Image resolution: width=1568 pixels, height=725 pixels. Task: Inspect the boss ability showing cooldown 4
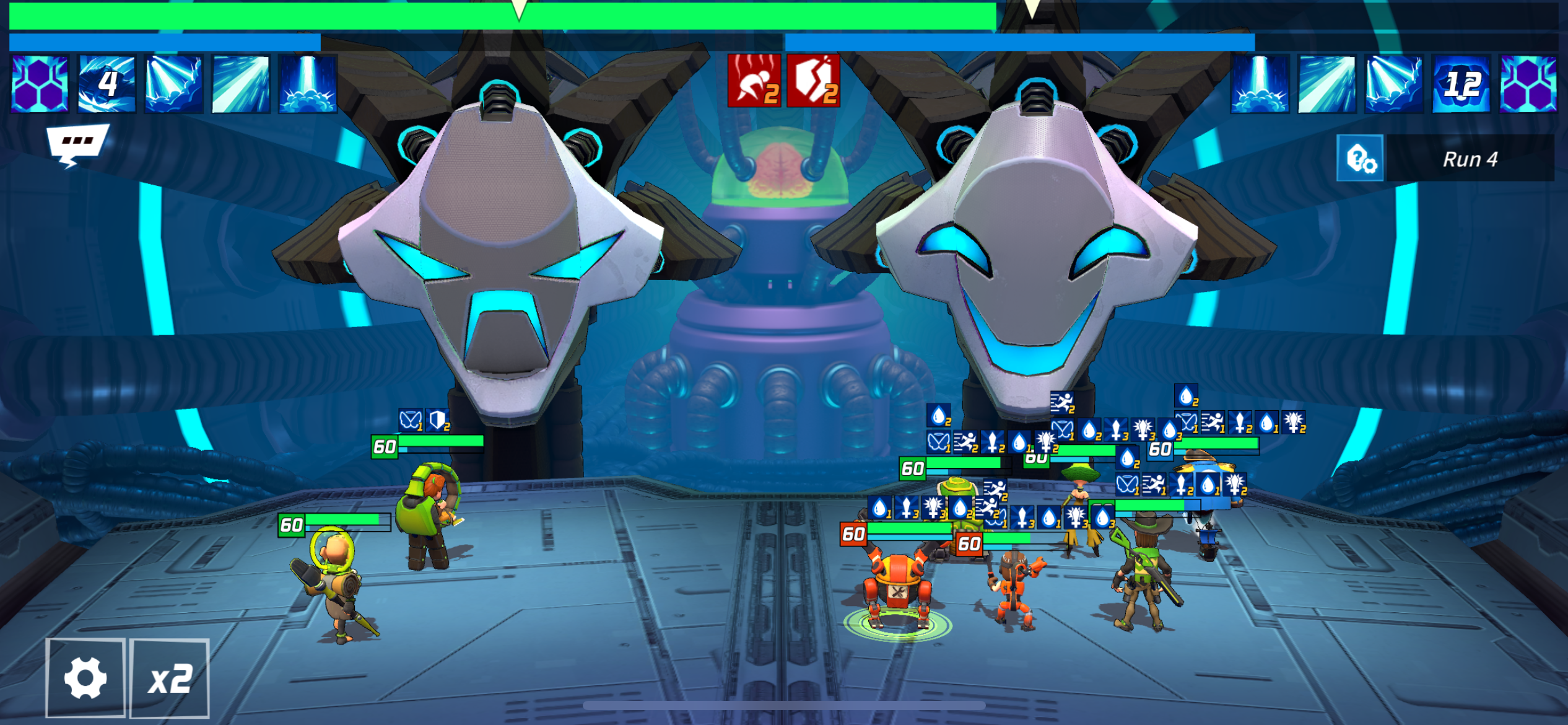click(107, 84)
